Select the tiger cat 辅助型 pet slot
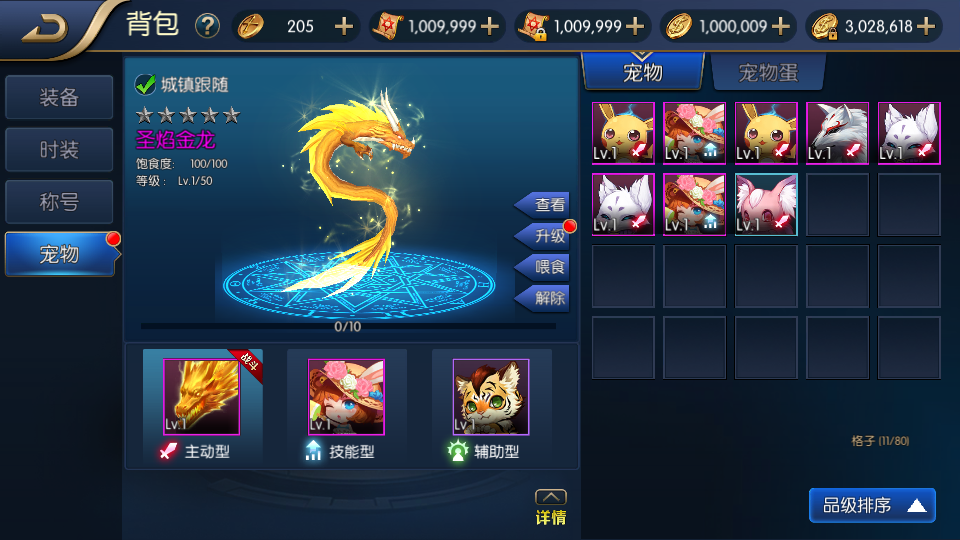 (490, 397)
